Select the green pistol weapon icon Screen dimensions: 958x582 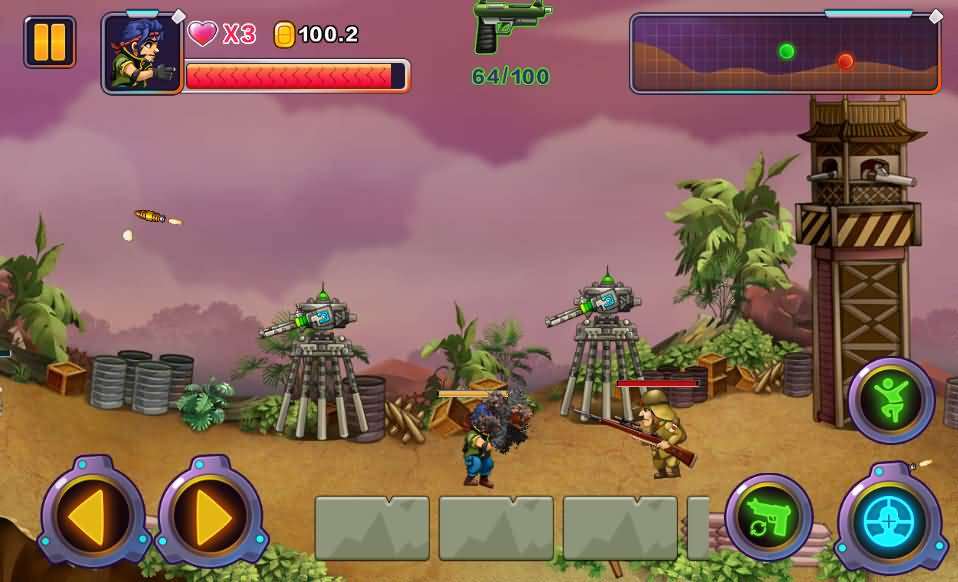point(509,27)
